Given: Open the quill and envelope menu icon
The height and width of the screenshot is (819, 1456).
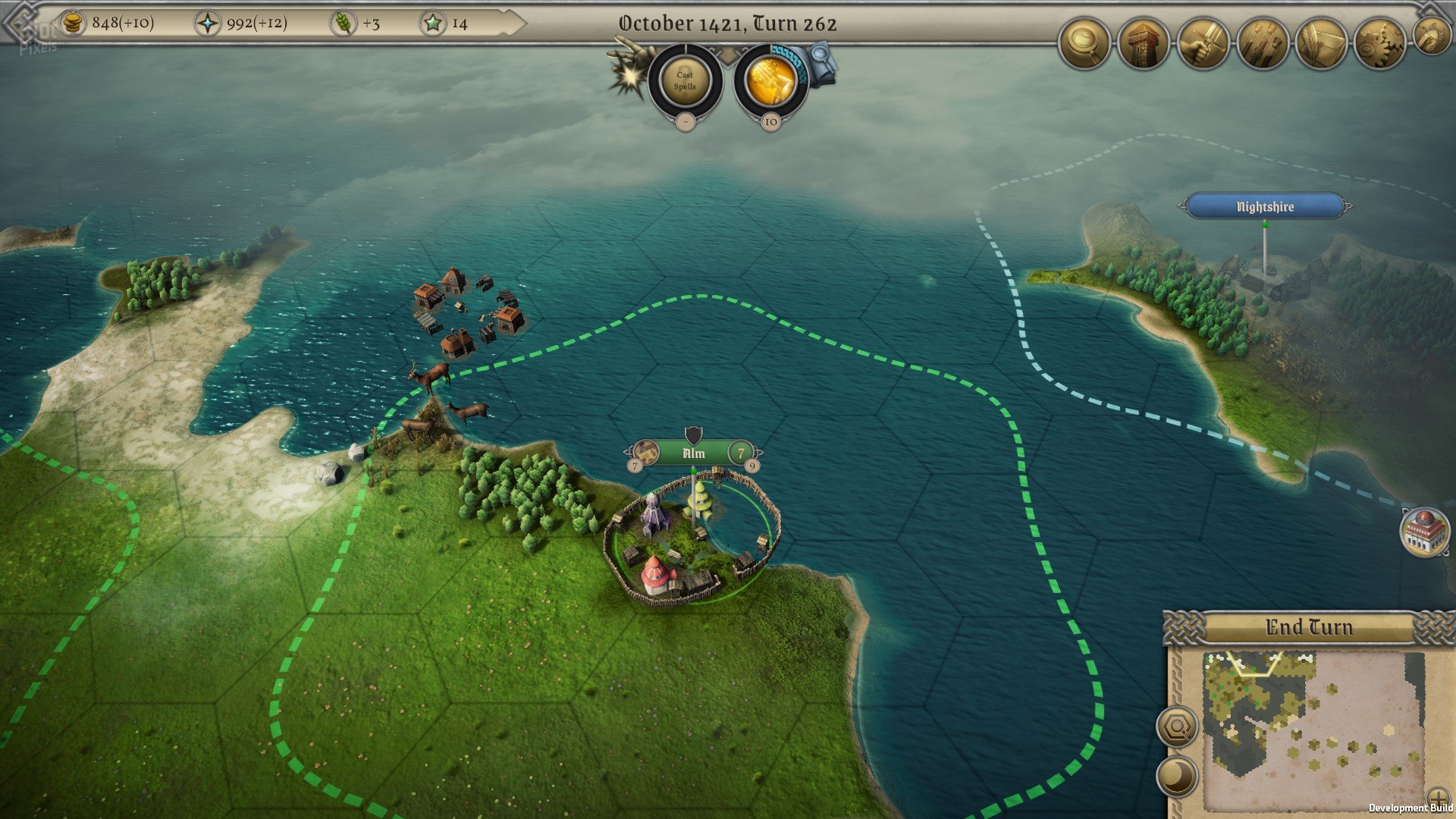Looking at the screenshot, I should tap(1321, 45).
